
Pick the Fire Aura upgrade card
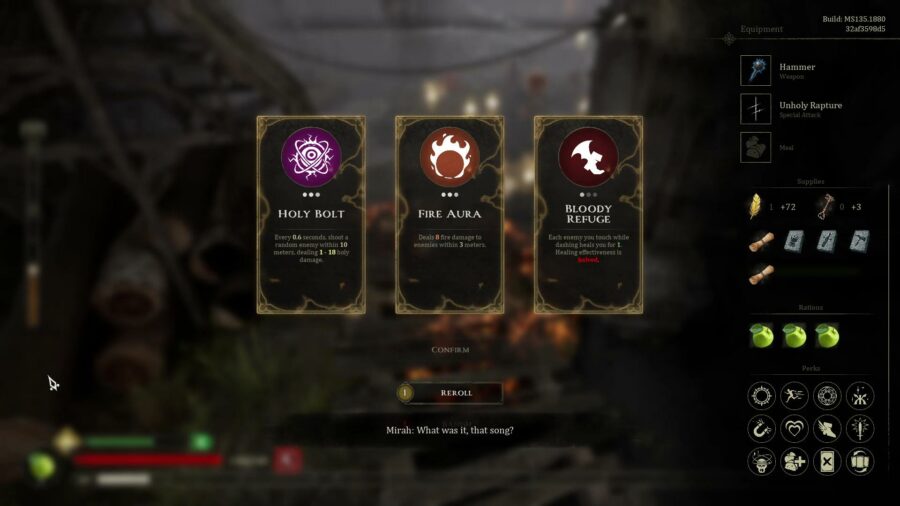click(x=449, y=214)
